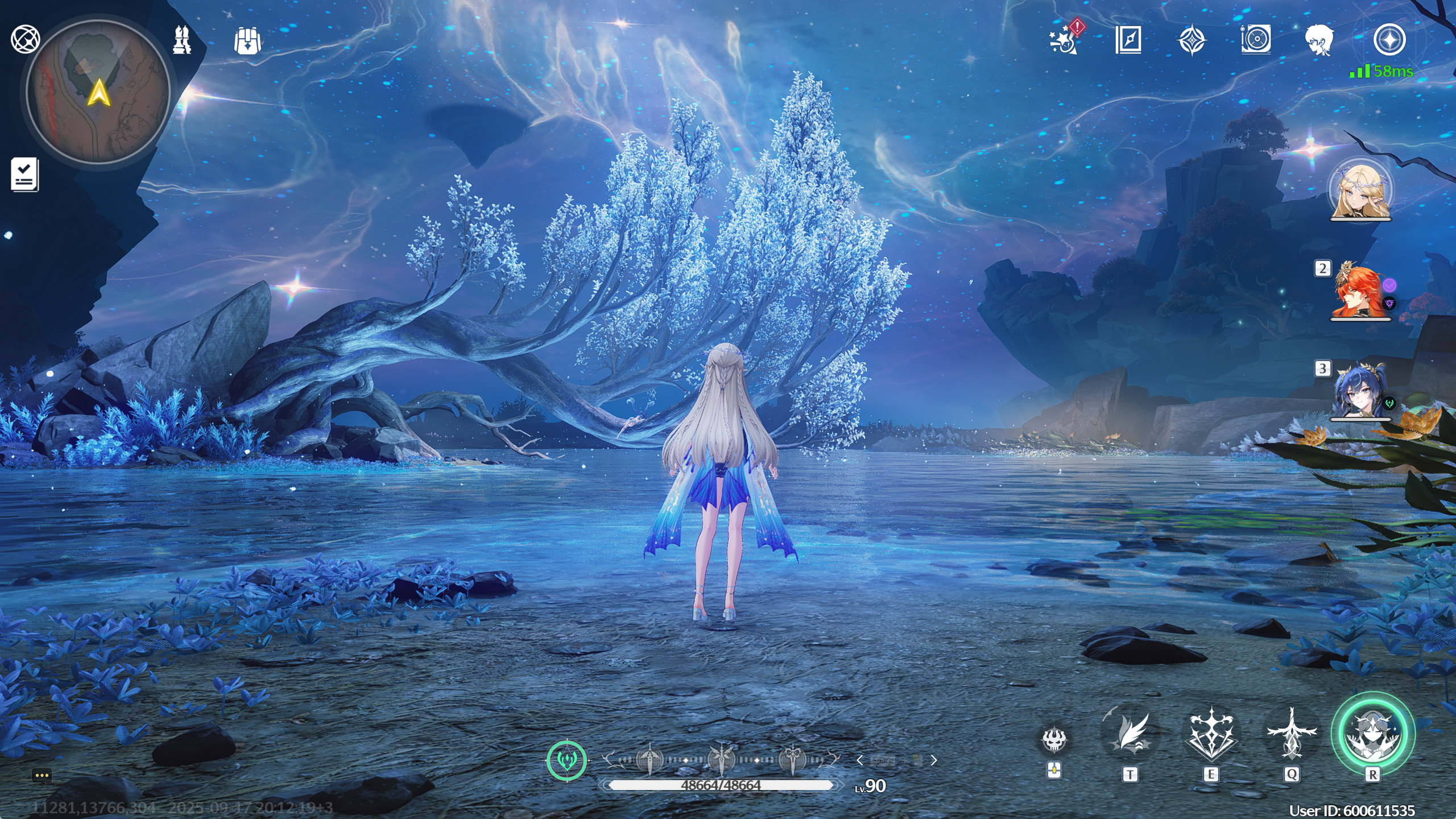
Task: Activate the glowing green ultimate skill
Action: pos(1372,734)
